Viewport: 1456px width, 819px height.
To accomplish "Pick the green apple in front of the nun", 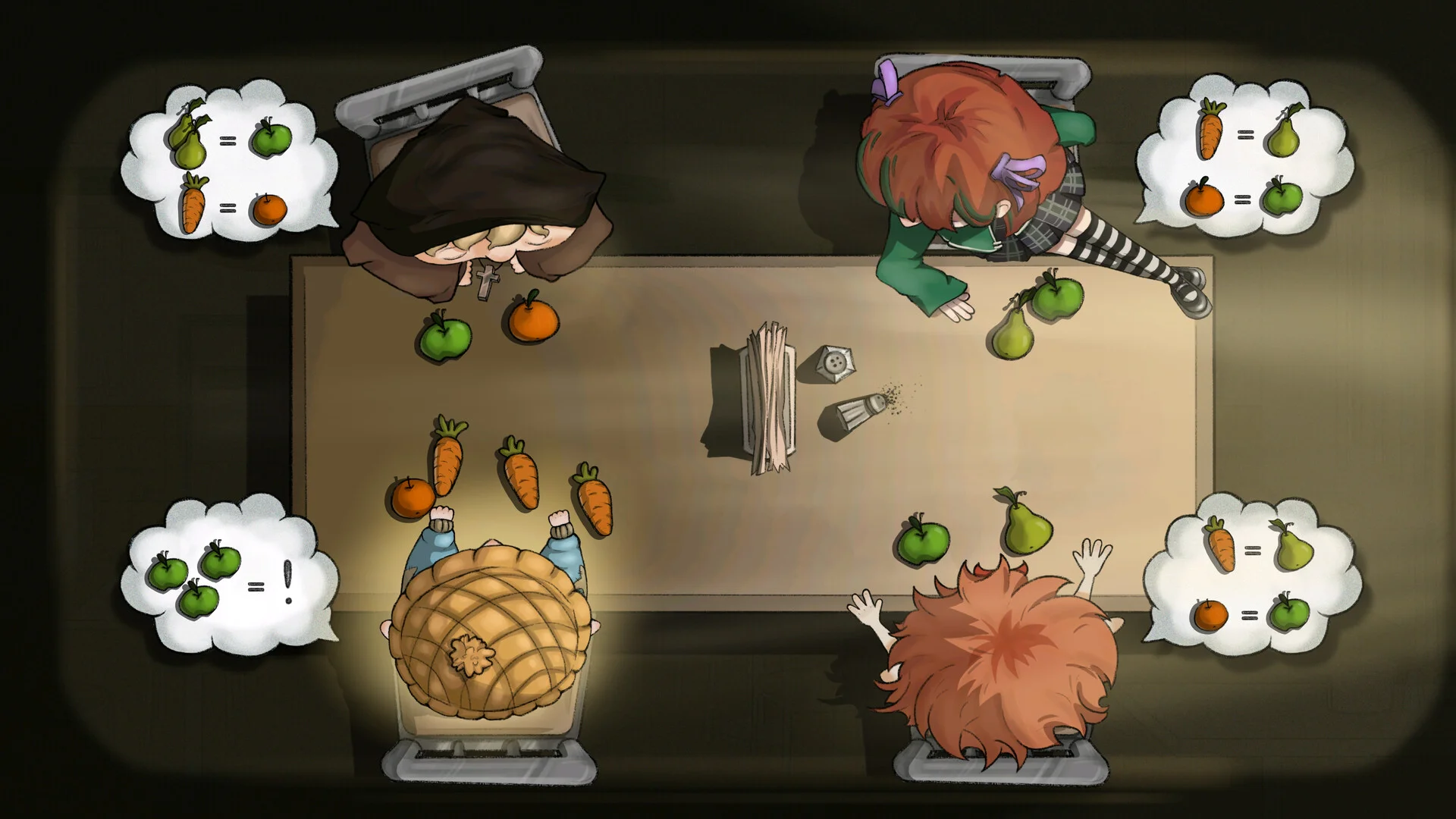I will click(445, 337).
